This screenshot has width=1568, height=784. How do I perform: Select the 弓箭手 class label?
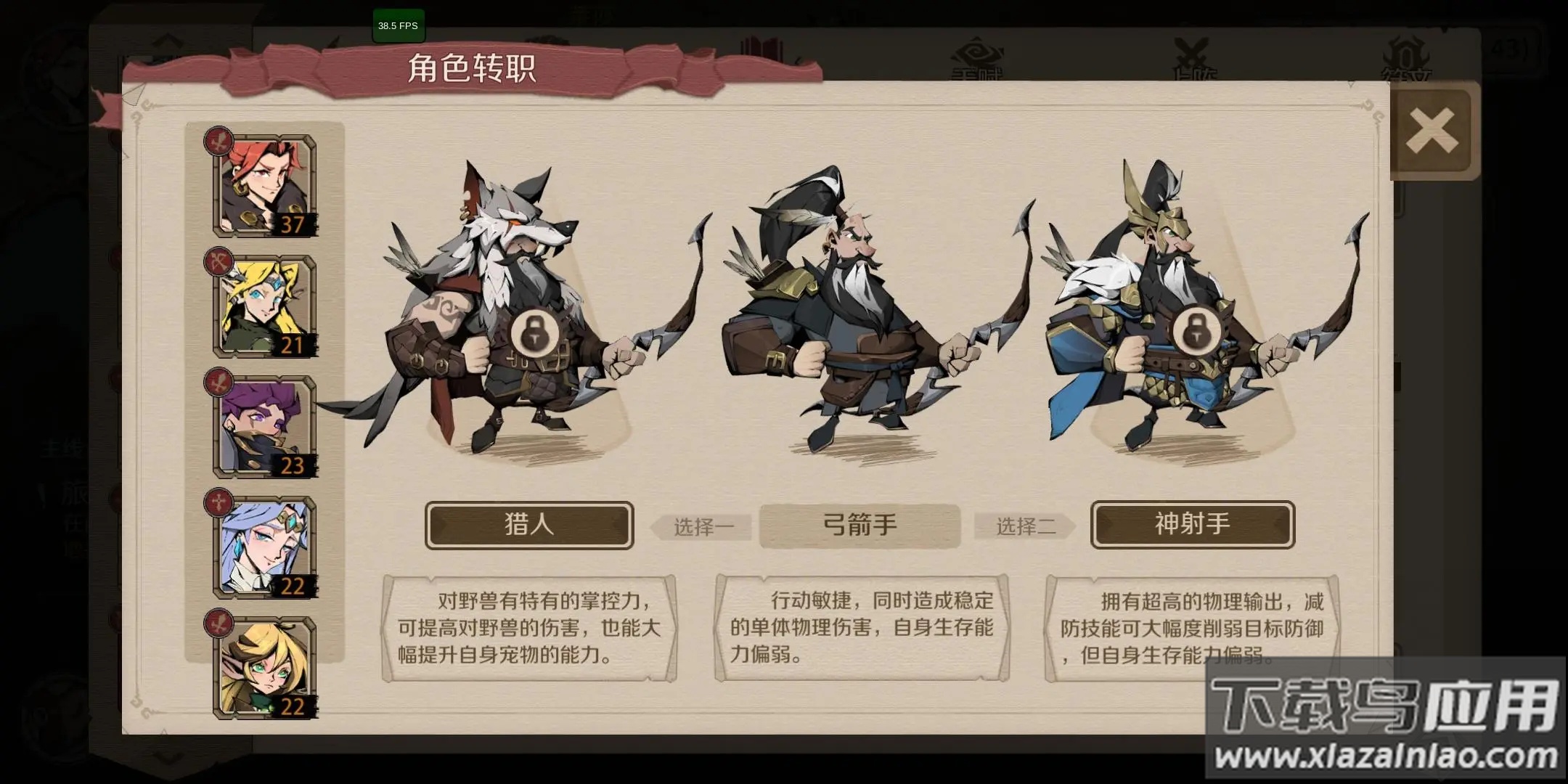point(860,526)
